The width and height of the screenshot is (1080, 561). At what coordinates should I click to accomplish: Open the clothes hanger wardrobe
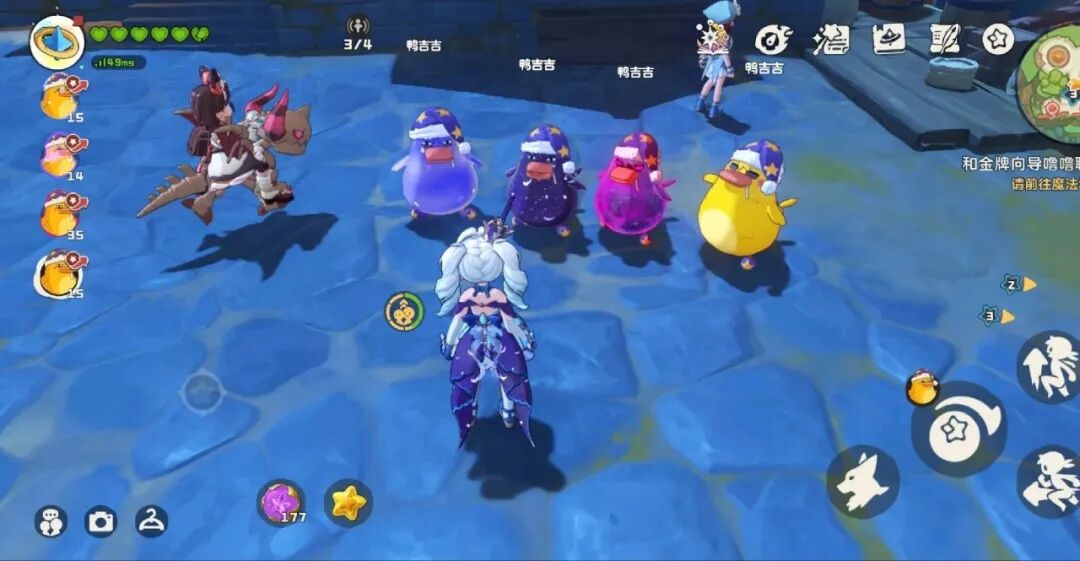tap(151, 520)
